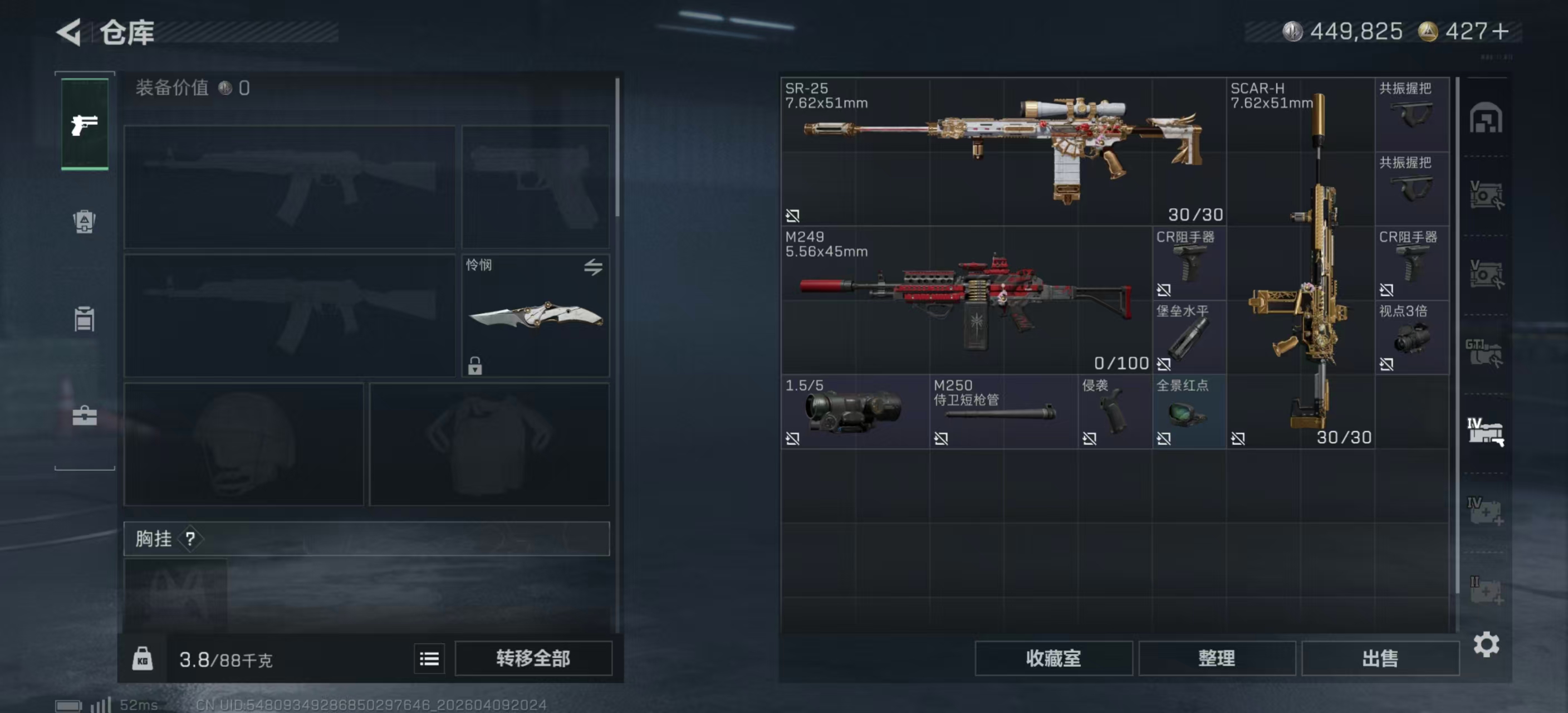
Task: Select the red M249 machine gun
Action: [x=966, y=300]
